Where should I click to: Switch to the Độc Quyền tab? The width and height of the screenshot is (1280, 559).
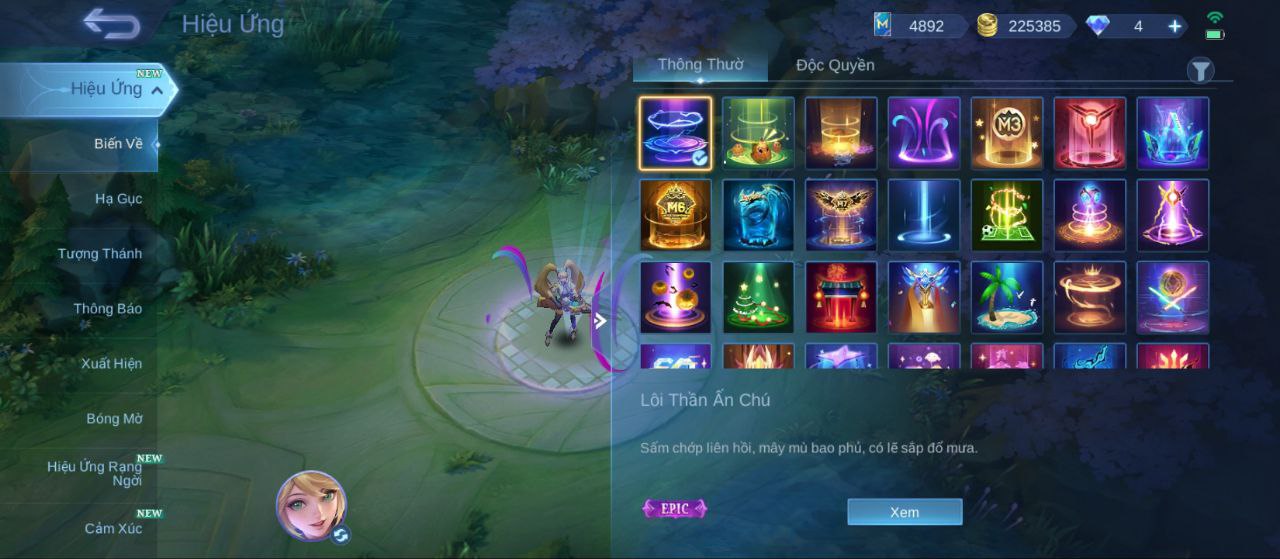835,66
